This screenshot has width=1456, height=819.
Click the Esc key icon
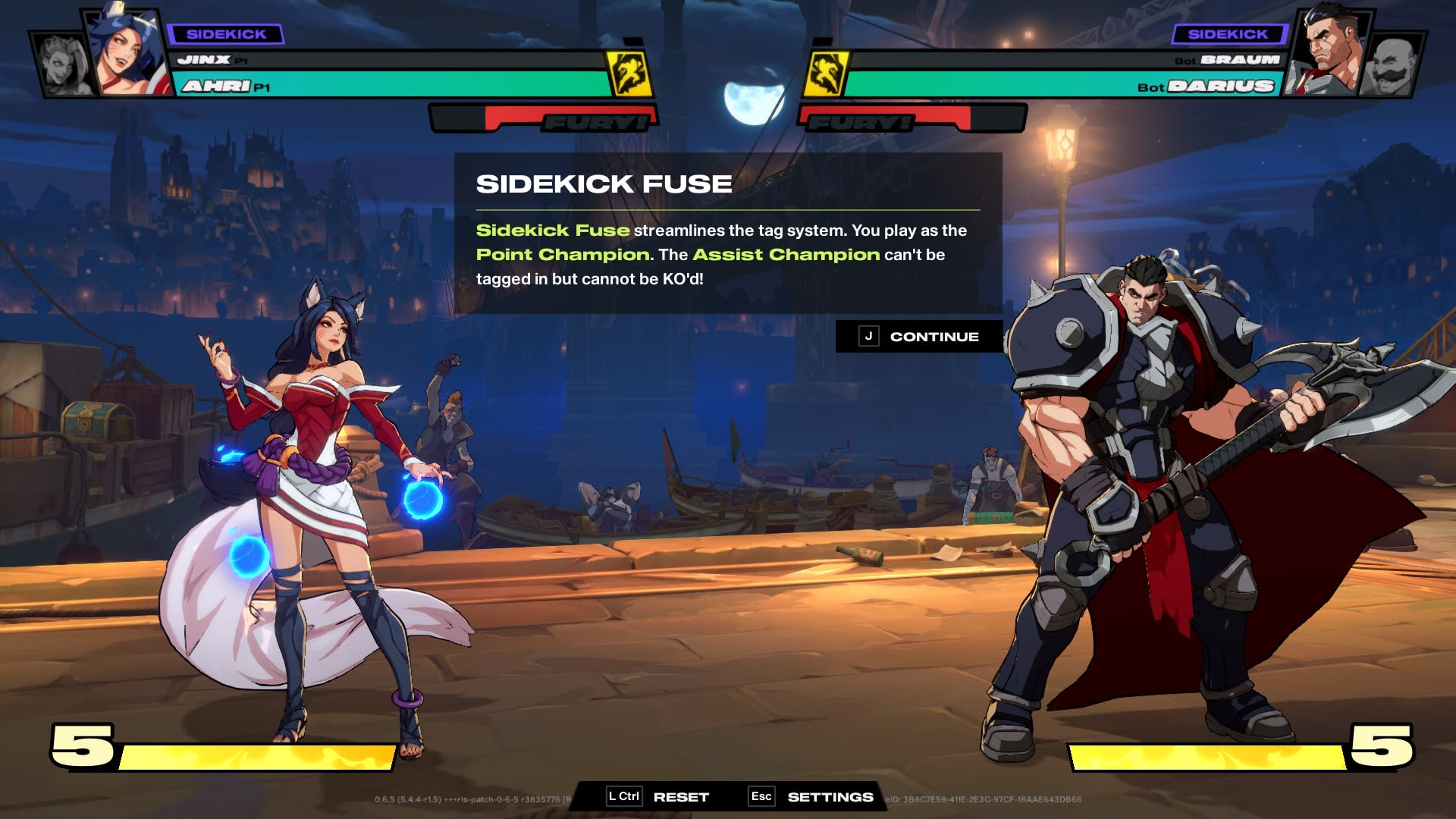761,797
